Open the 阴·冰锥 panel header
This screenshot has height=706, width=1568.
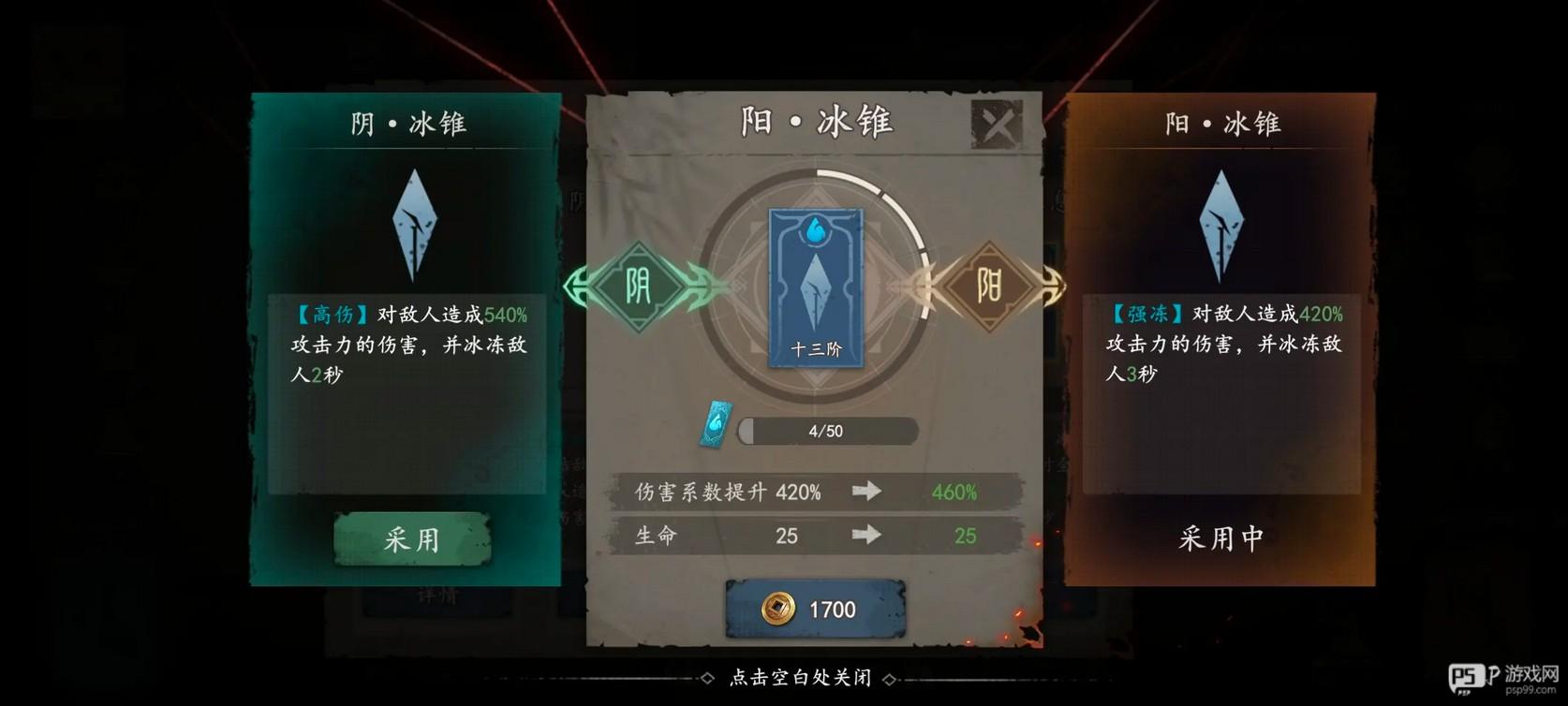click(410, 123)
